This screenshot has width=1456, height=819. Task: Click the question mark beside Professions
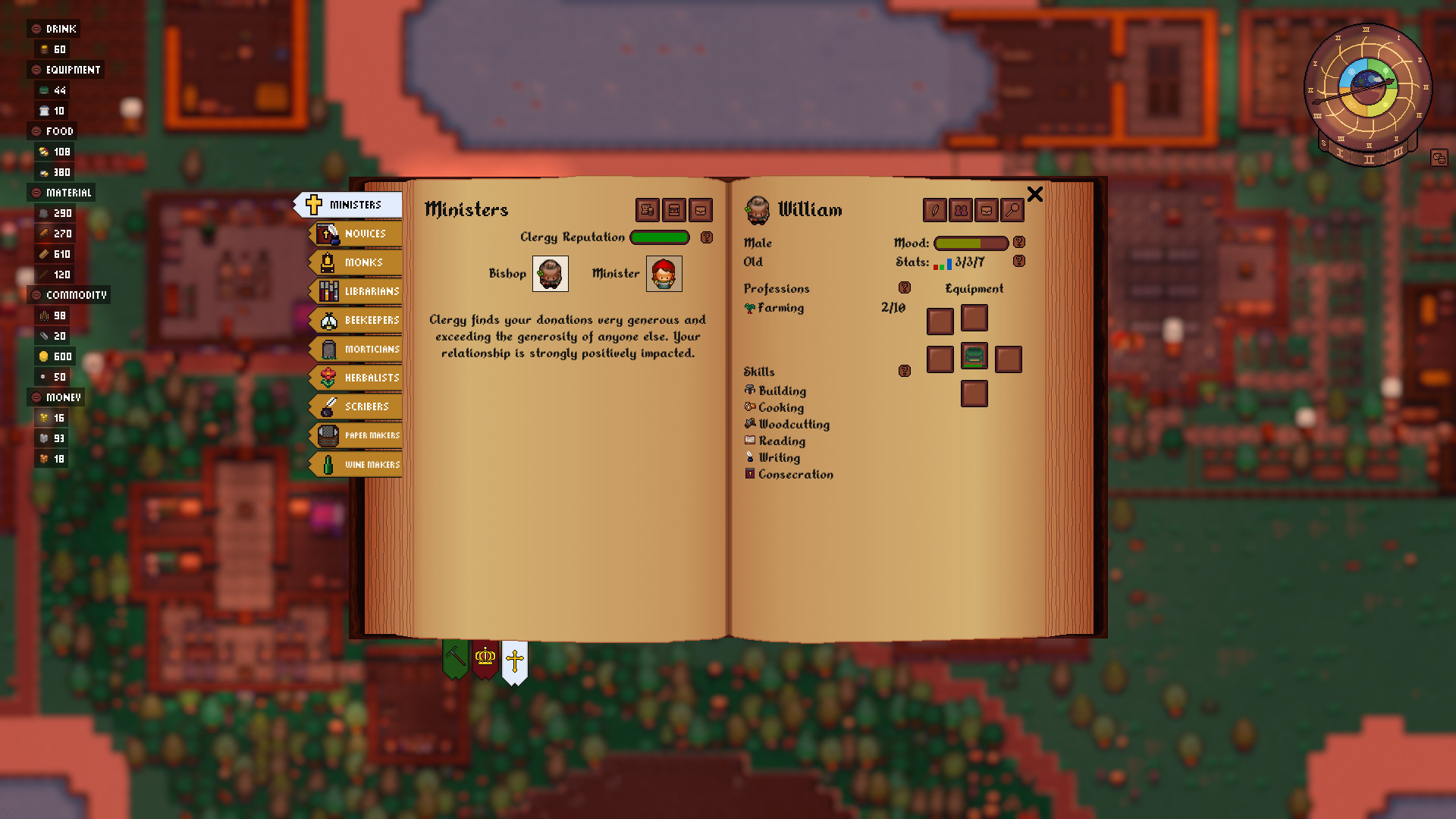[x=904, y=287]
